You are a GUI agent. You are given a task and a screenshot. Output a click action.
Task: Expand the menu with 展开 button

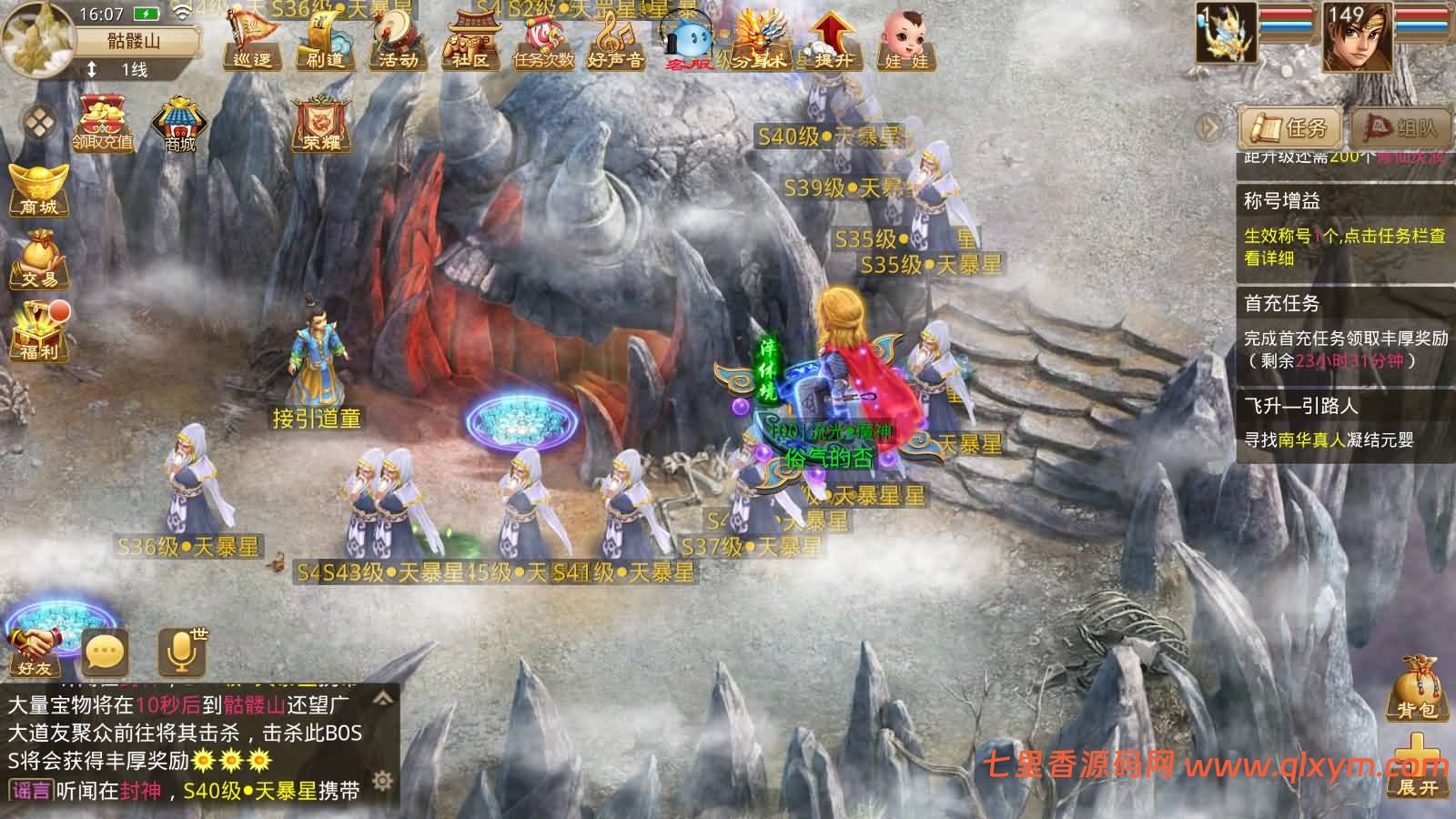[1416, 770]
